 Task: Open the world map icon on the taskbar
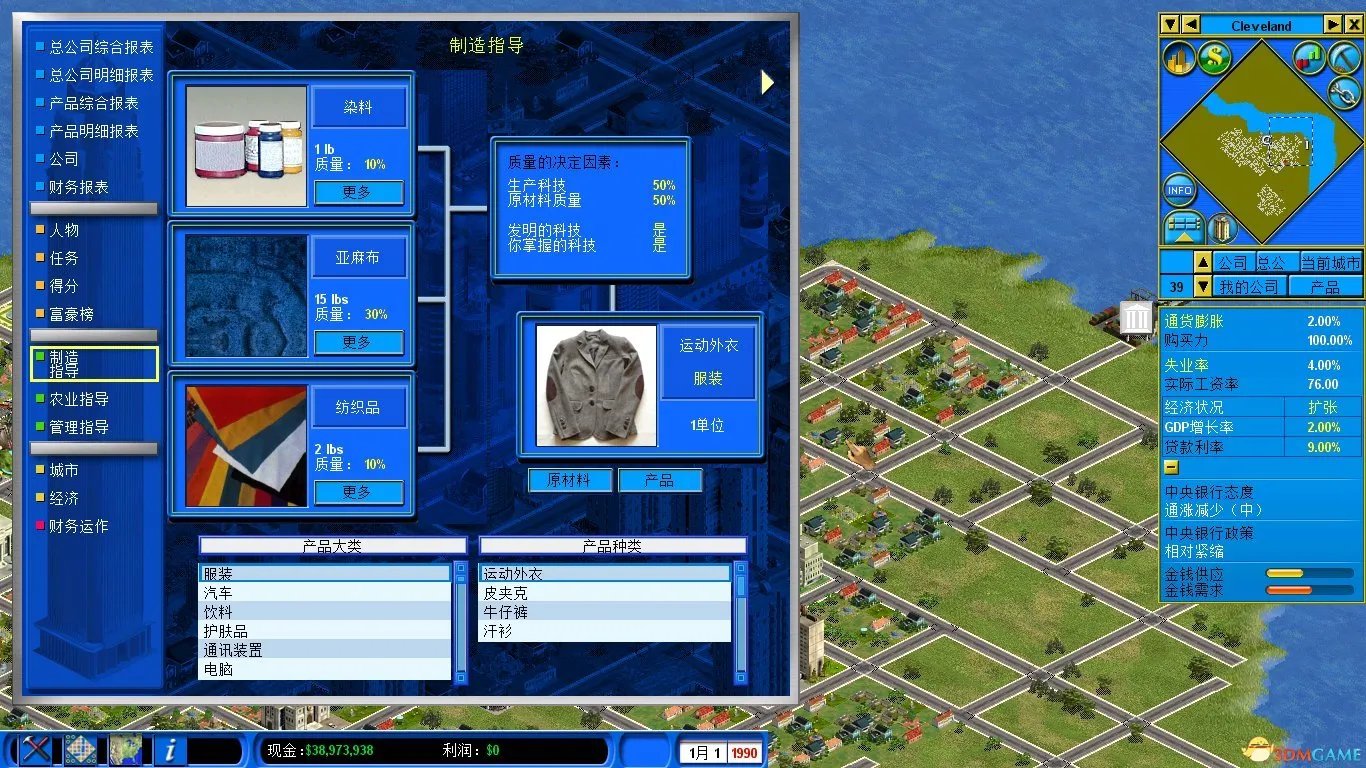127,748
